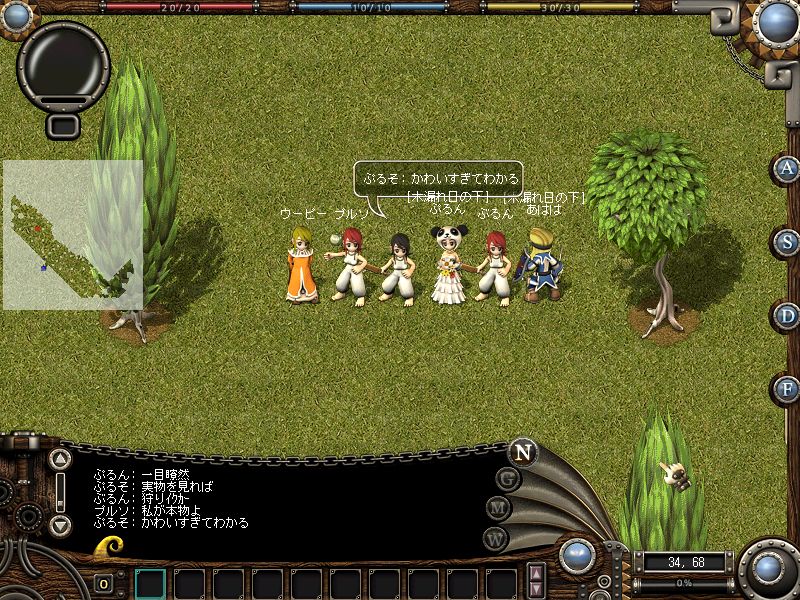Click the blue orb beside the hotbar
The image size is (800, 600).
(577, 557)
